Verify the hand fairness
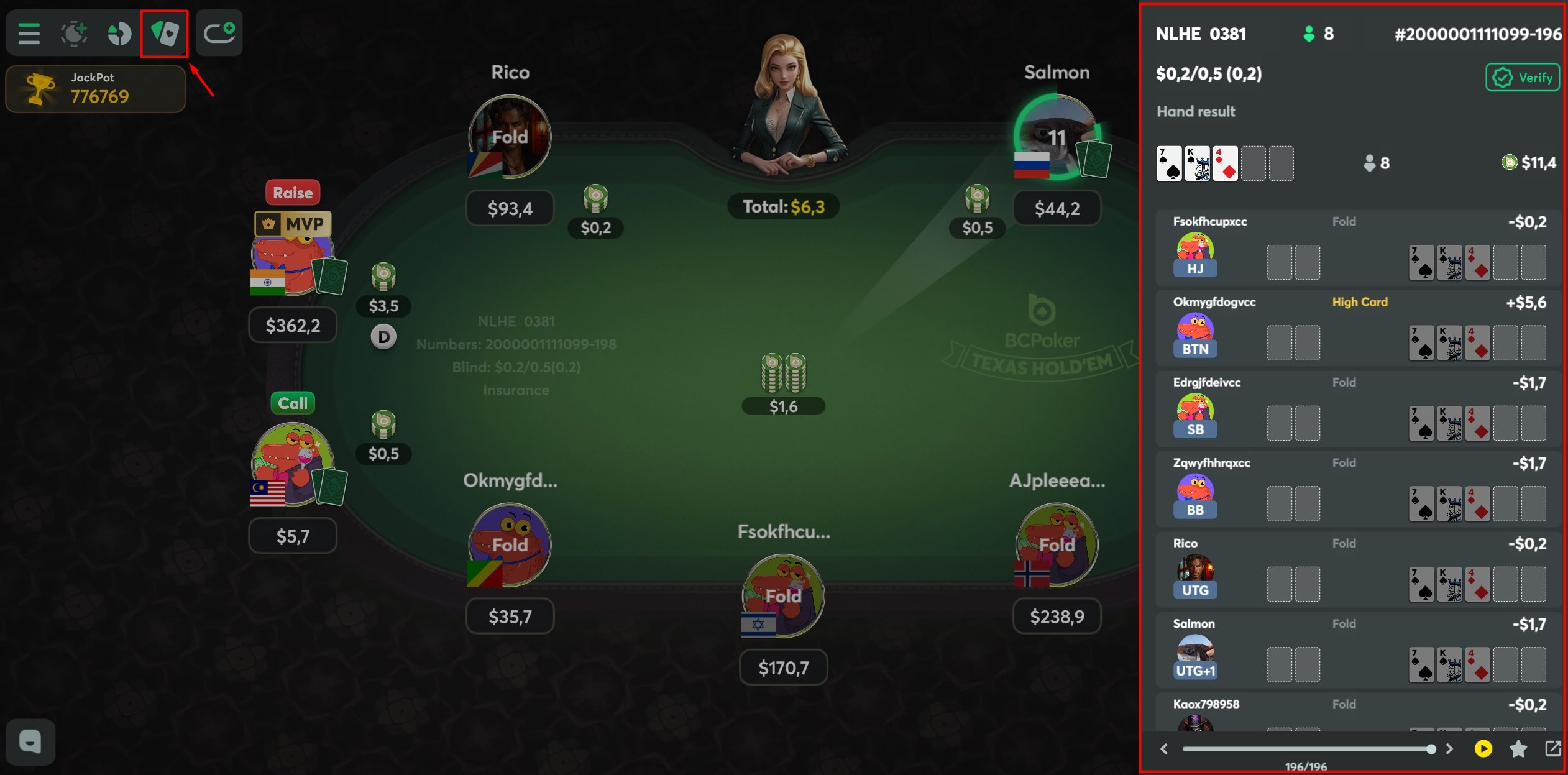1568x775 pixels. point(1522,78)
